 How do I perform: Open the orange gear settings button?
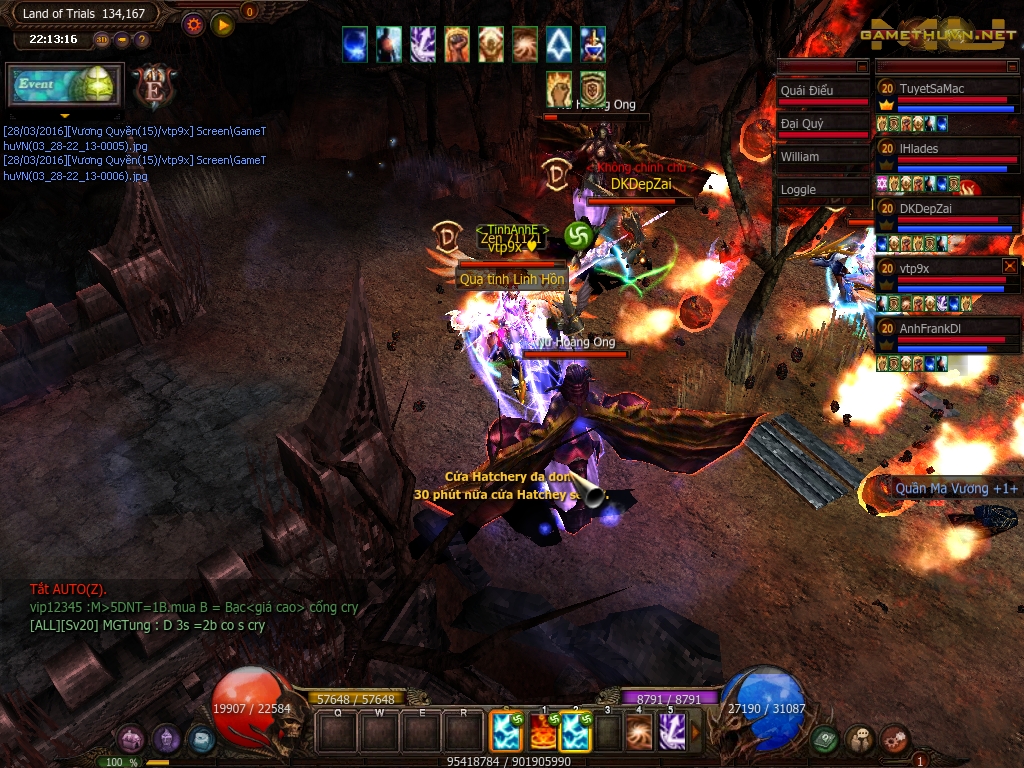coord(193,24)
